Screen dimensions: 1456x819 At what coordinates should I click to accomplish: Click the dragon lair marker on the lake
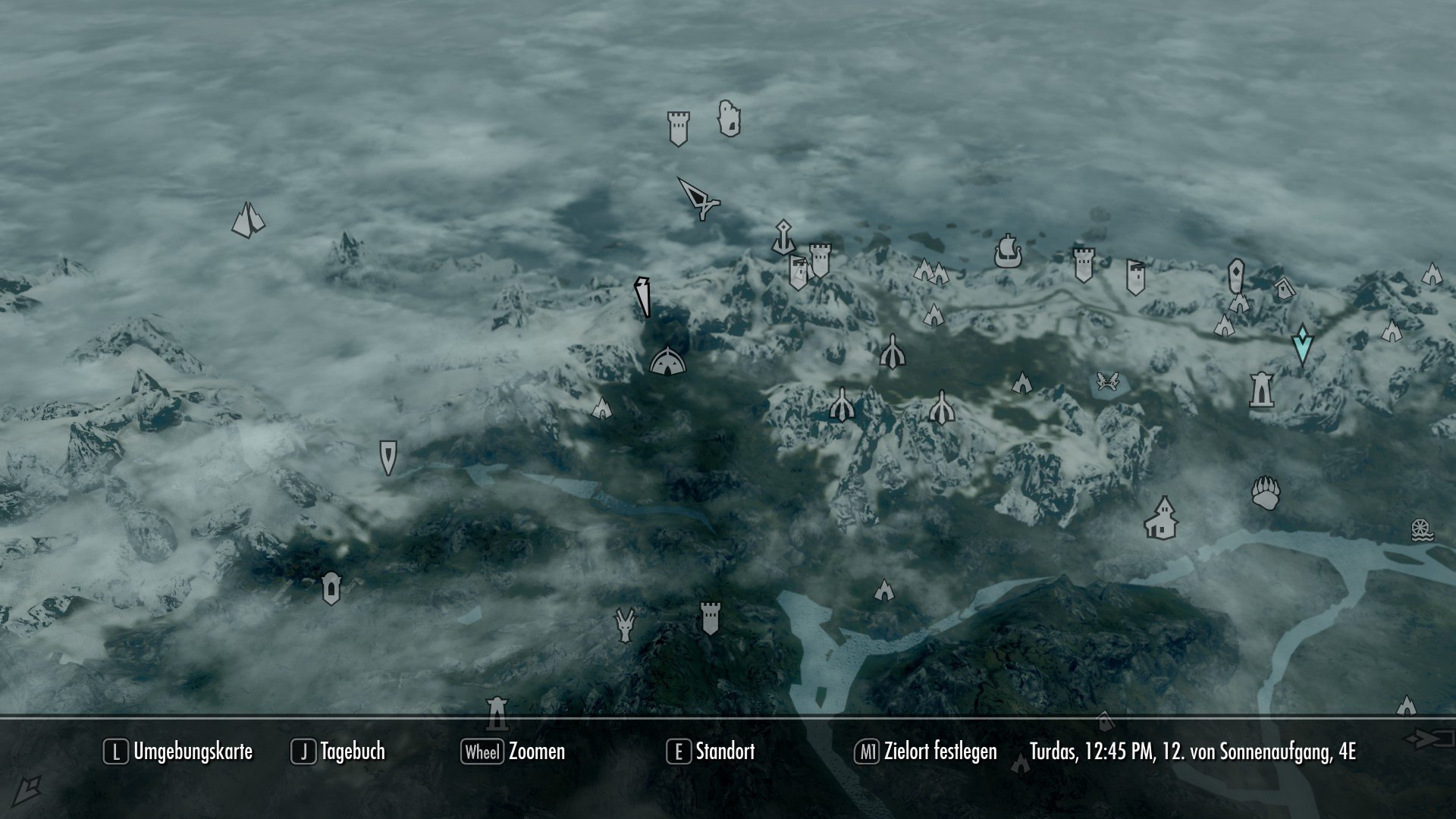pyautogui.click(x=1106, y=381)
